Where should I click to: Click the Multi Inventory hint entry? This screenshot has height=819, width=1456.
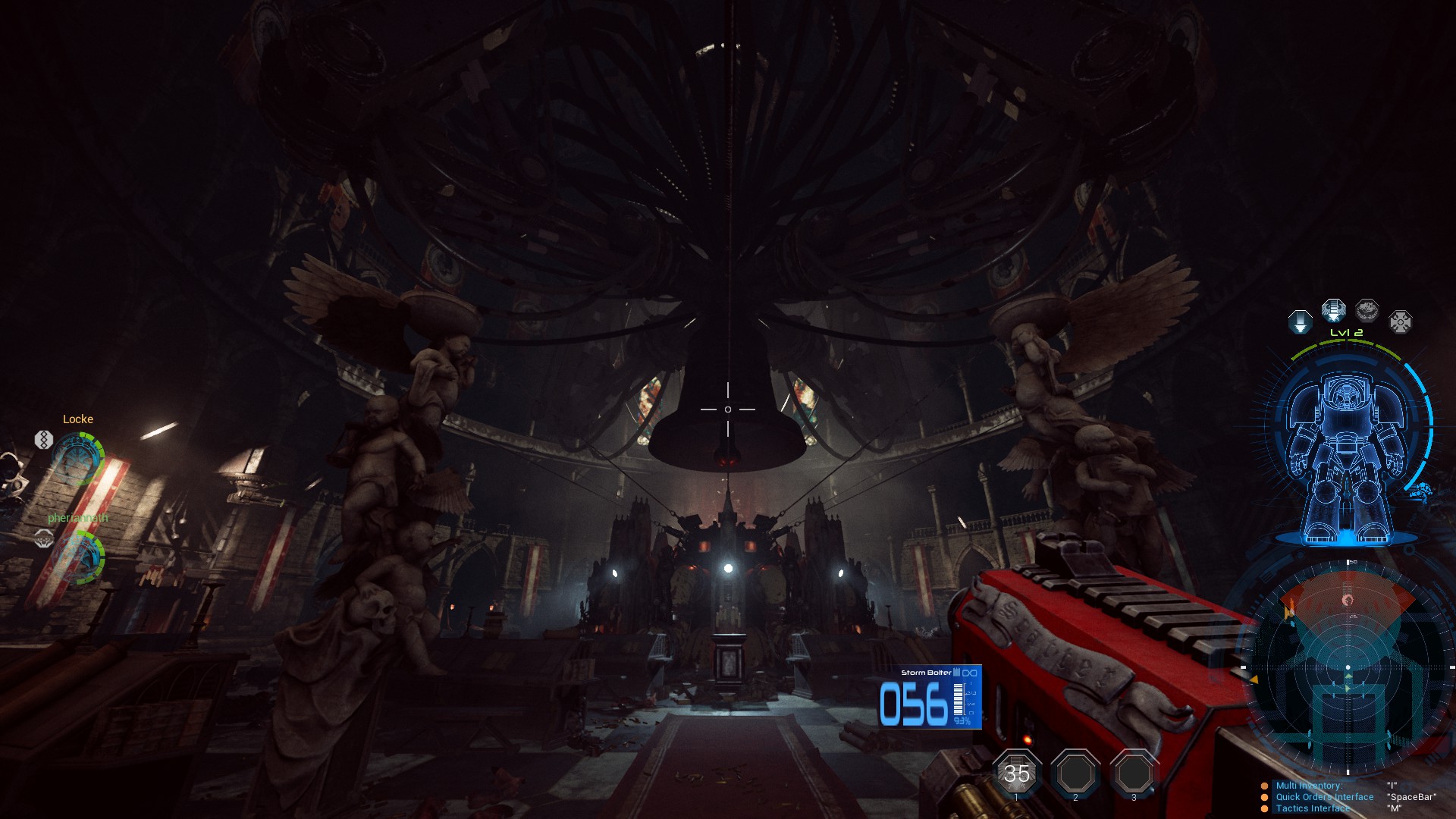(x=1309, y=786)
